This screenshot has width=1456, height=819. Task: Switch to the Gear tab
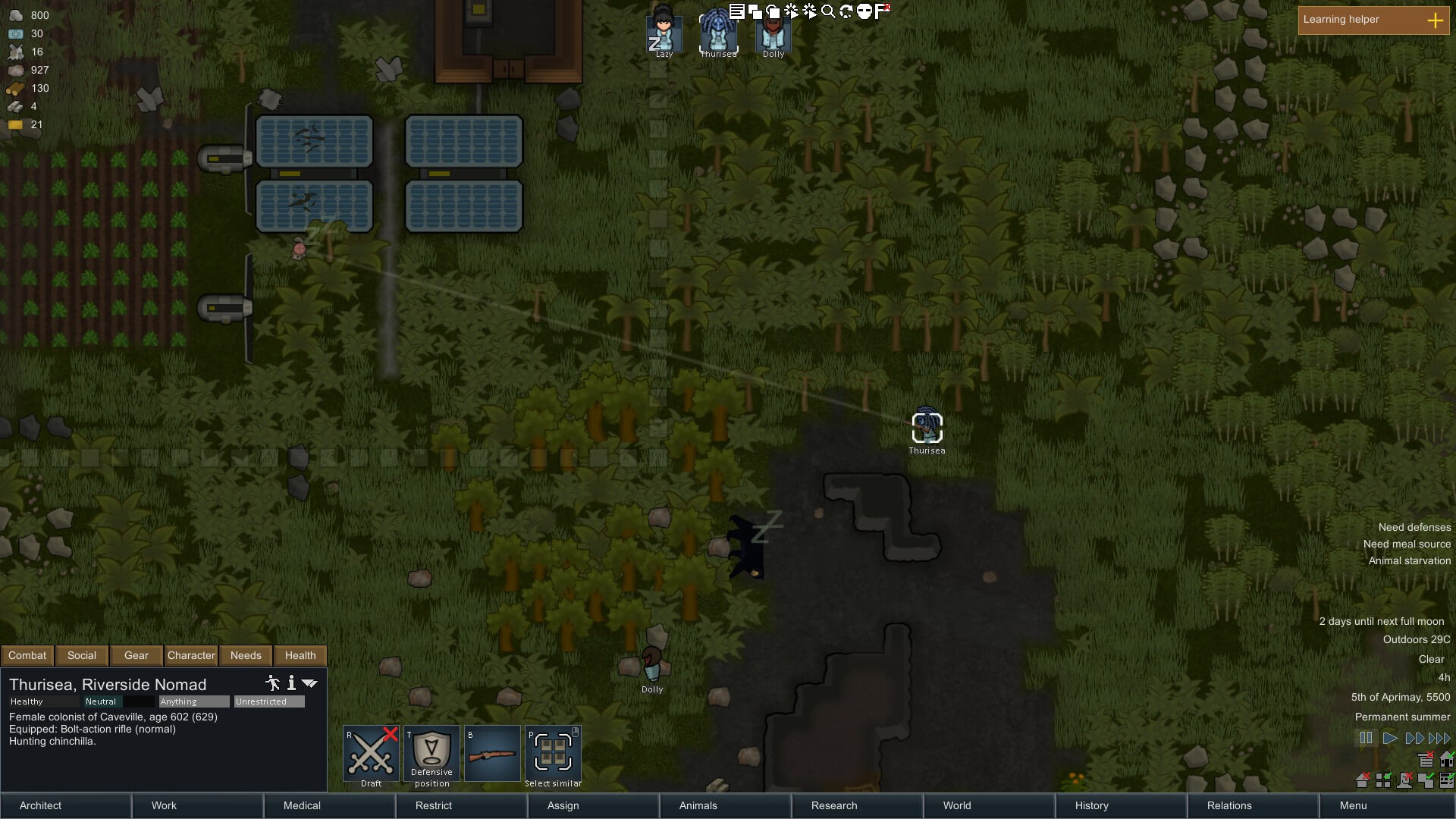[x=136, y=655]
